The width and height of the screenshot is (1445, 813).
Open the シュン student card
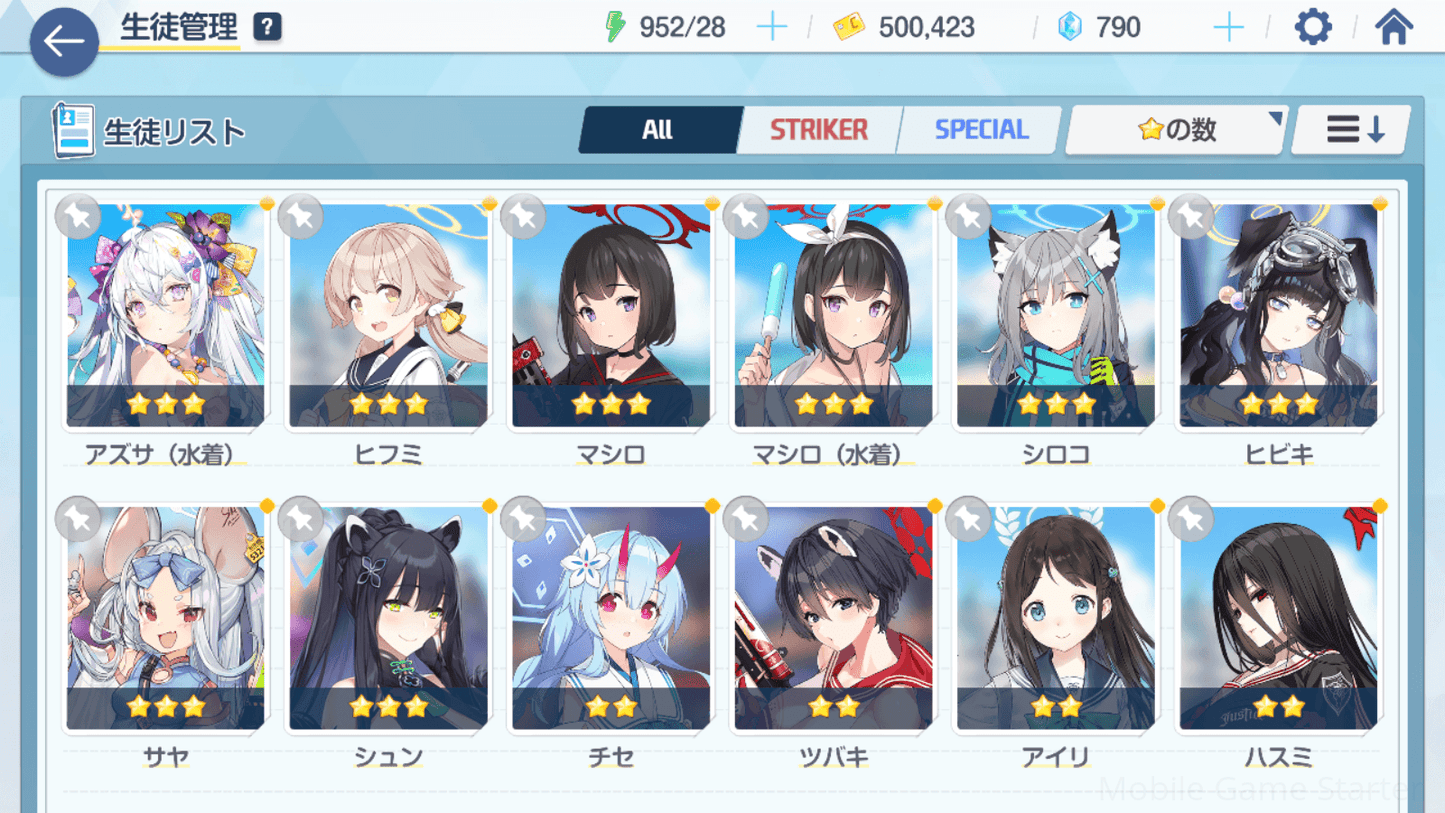coord(388,618)
